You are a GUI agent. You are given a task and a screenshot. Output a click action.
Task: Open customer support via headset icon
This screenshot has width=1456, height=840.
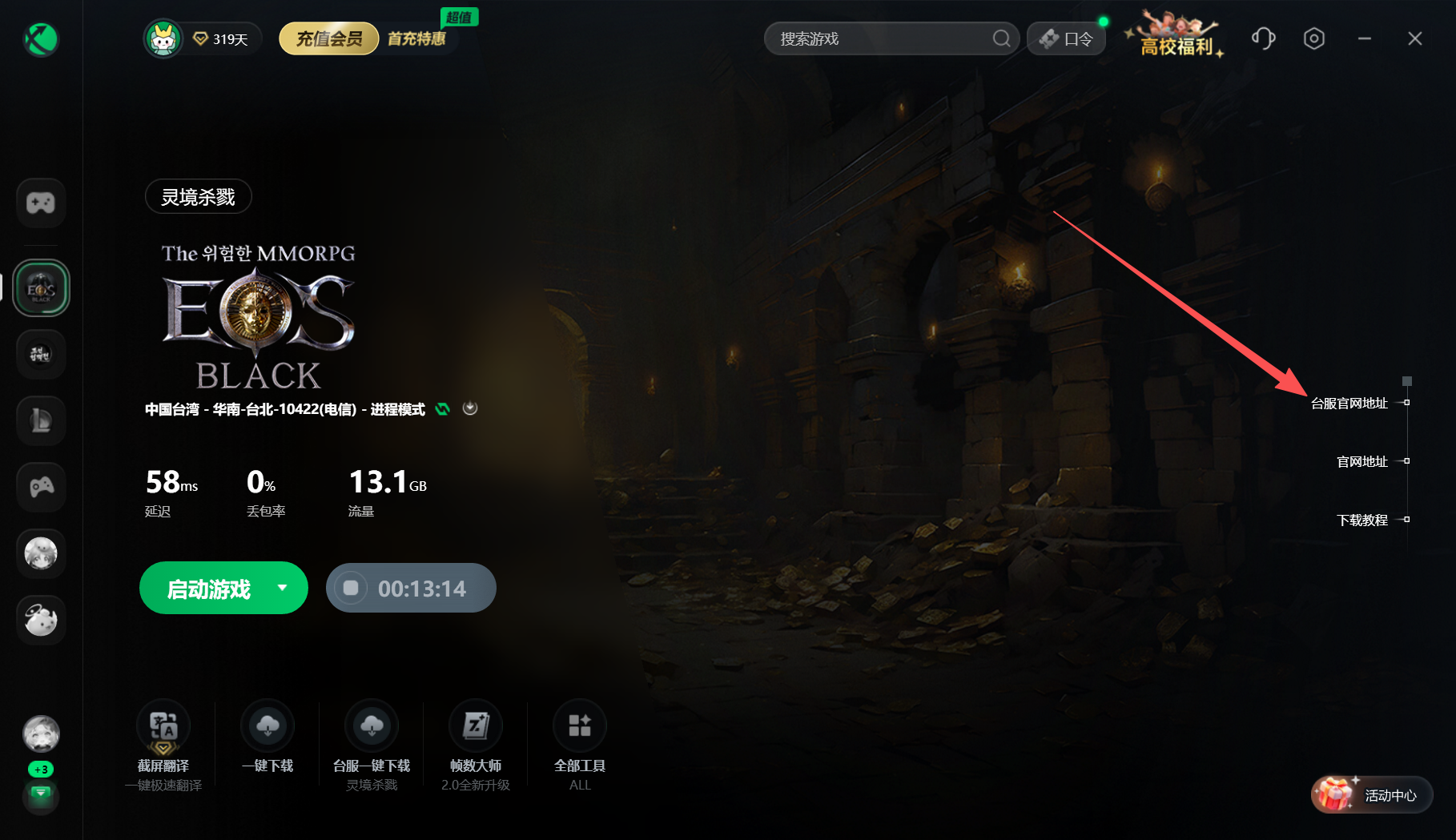click(1263, 38)
